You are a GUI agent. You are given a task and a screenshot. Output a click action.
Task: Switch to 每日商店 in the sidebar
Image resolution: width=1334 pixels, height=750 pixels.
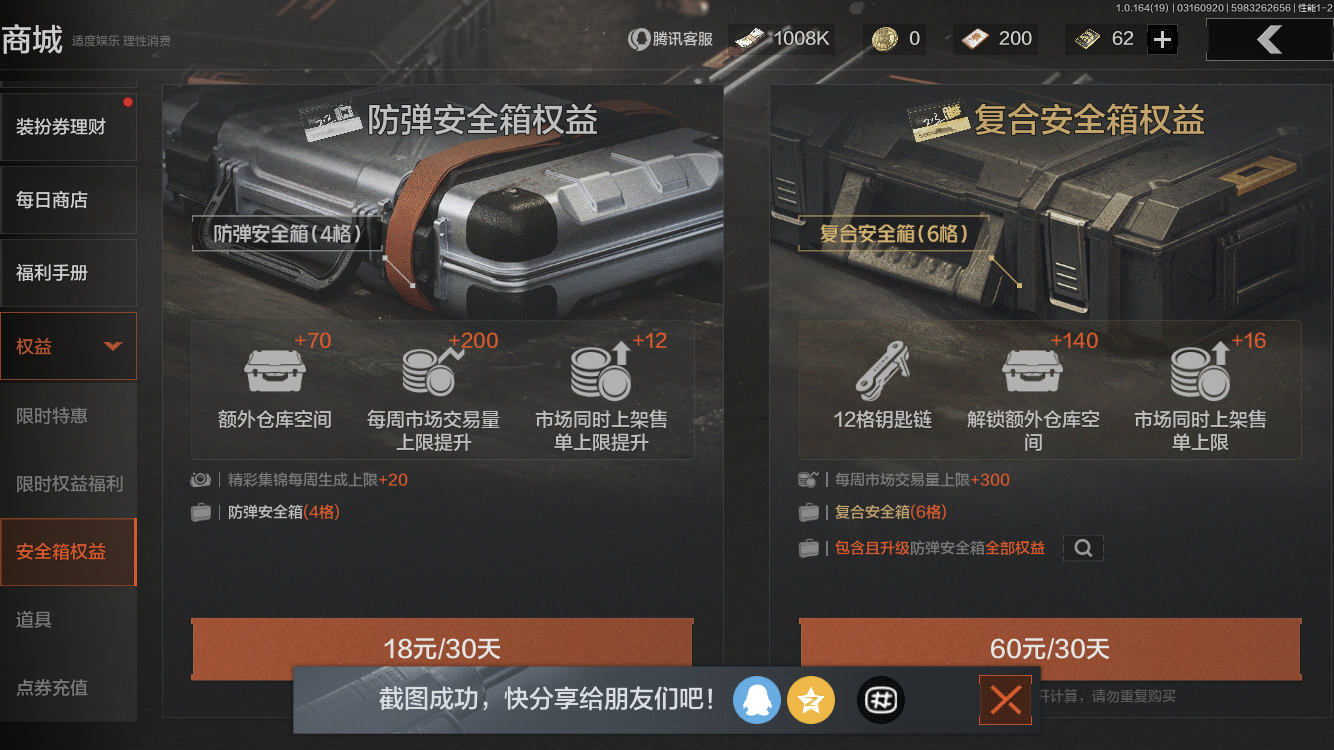tap(68, 200)
